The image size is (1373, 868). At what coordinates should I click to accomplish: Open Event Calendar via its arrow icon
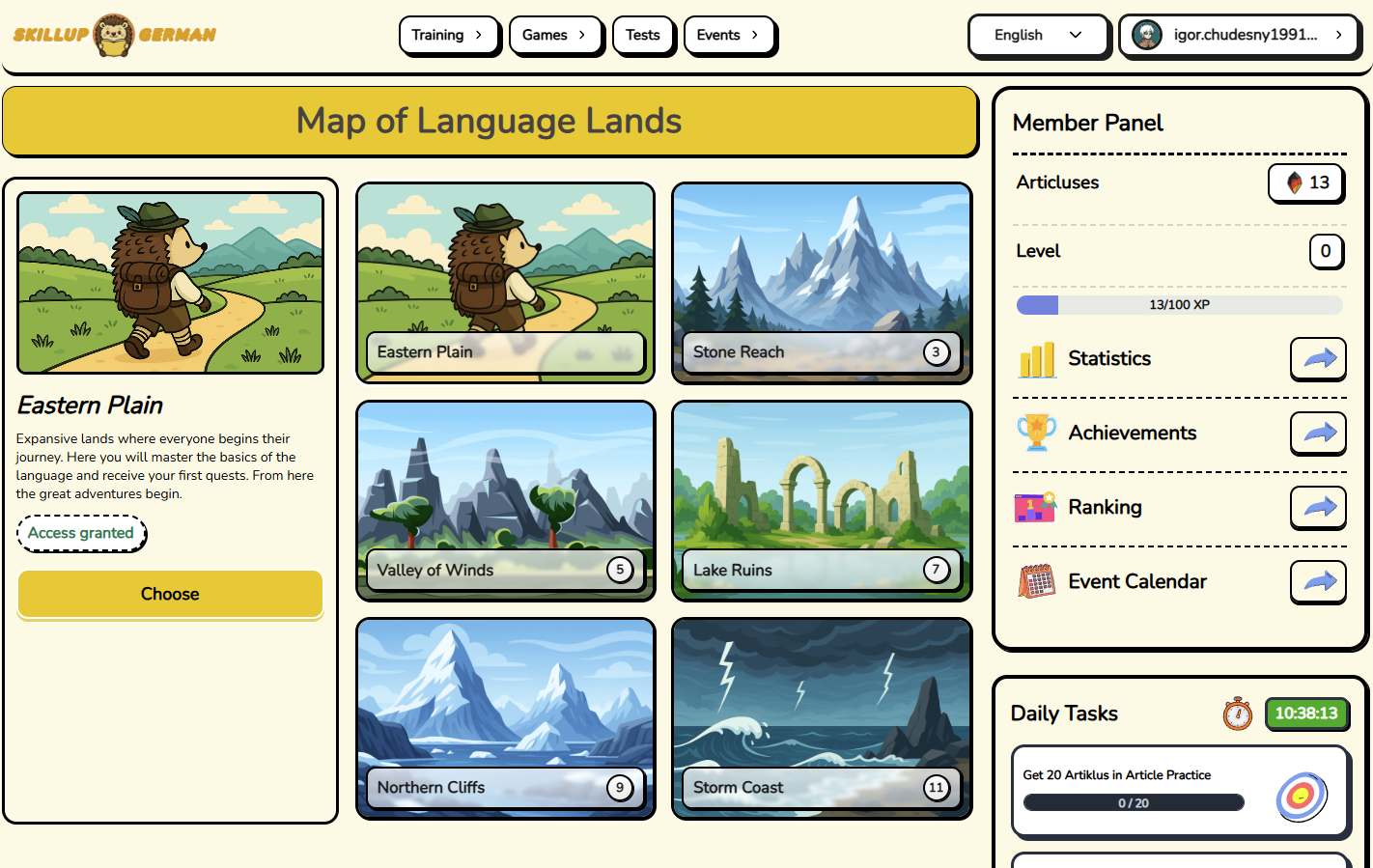pyautogui.click(x=1318, y=581)
